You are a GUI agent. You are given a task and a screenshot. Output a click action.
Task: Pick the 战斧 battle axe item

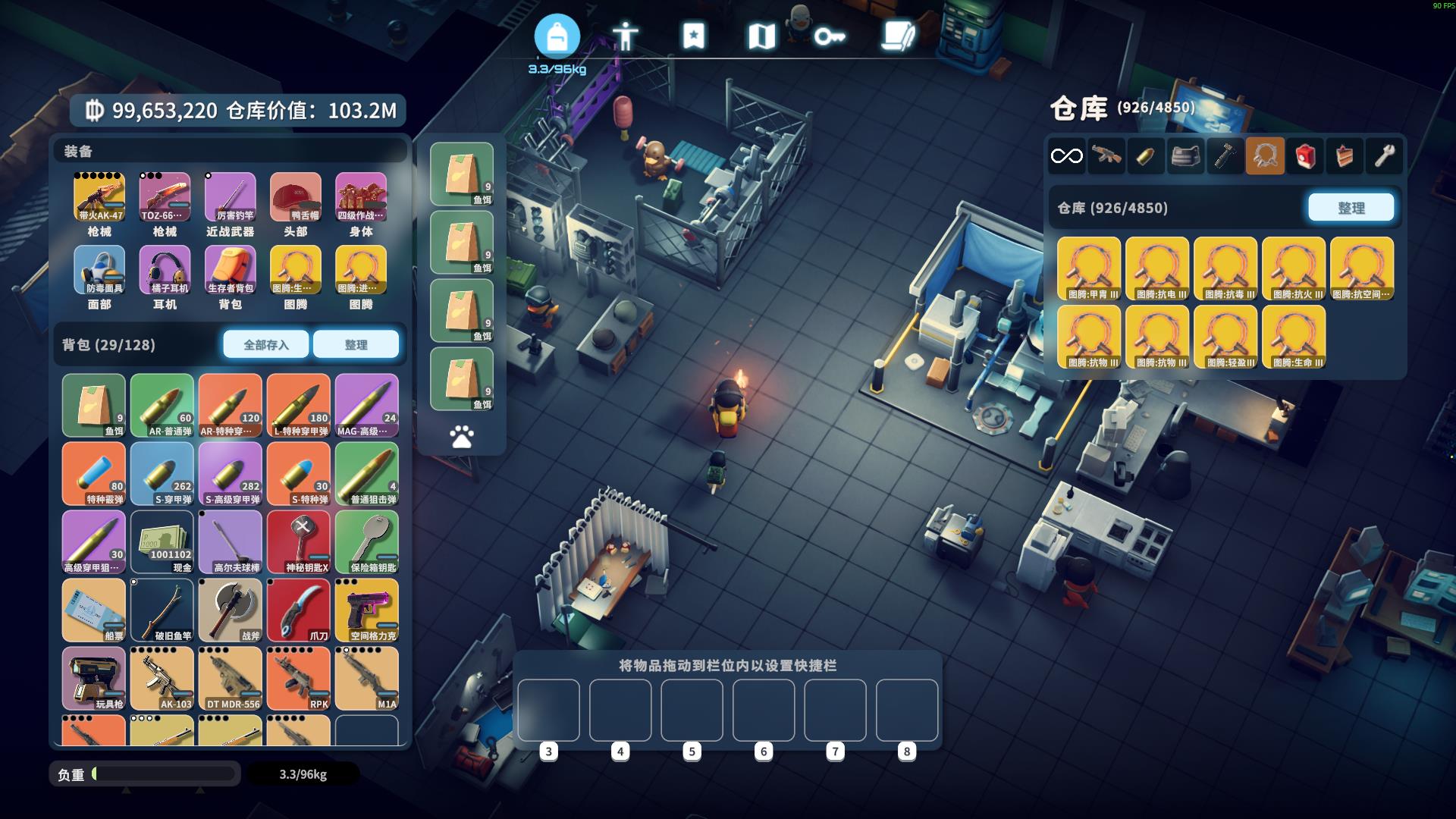pyautogui.click(x=231, y=610)
